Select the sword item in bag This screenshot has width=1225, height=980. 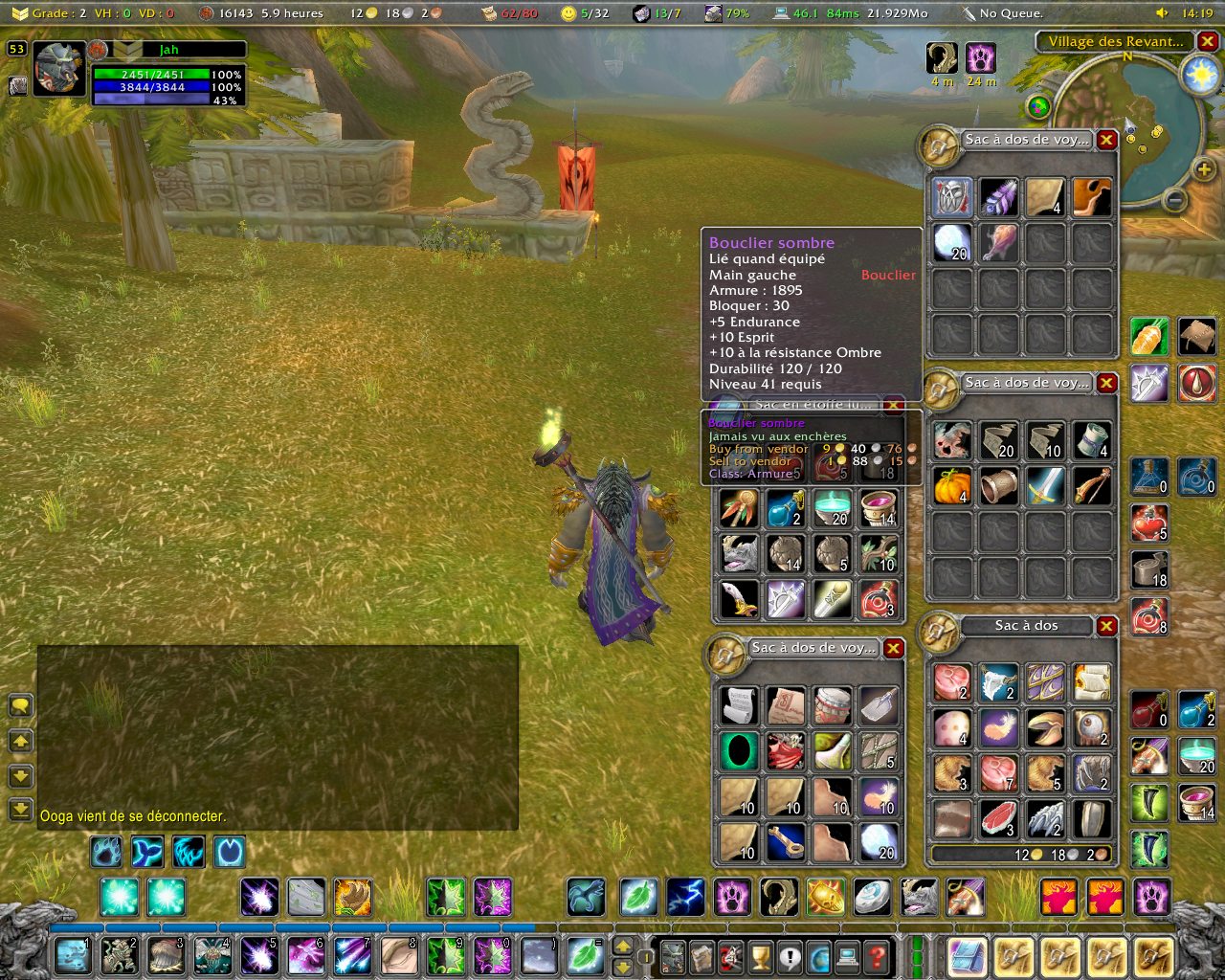(x=1045, y=486)
